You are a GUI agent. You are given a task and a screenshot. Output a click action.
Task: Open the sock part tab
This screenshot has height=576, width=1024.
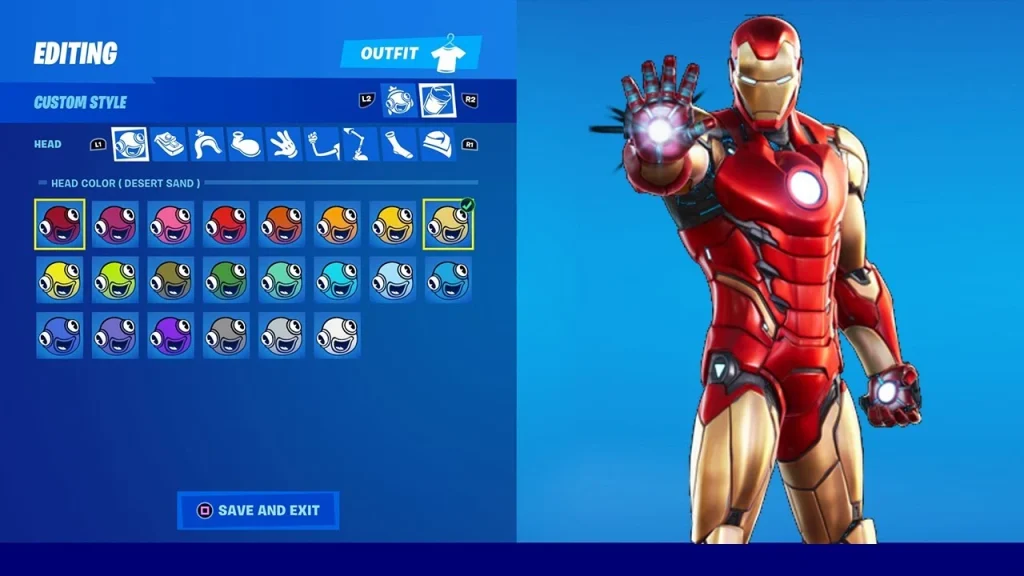pos(399,144)
